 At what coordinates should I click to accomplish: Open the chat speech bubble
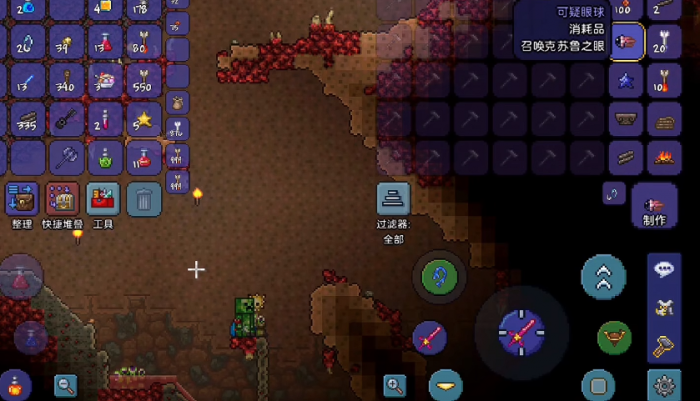tap(663, 268)
